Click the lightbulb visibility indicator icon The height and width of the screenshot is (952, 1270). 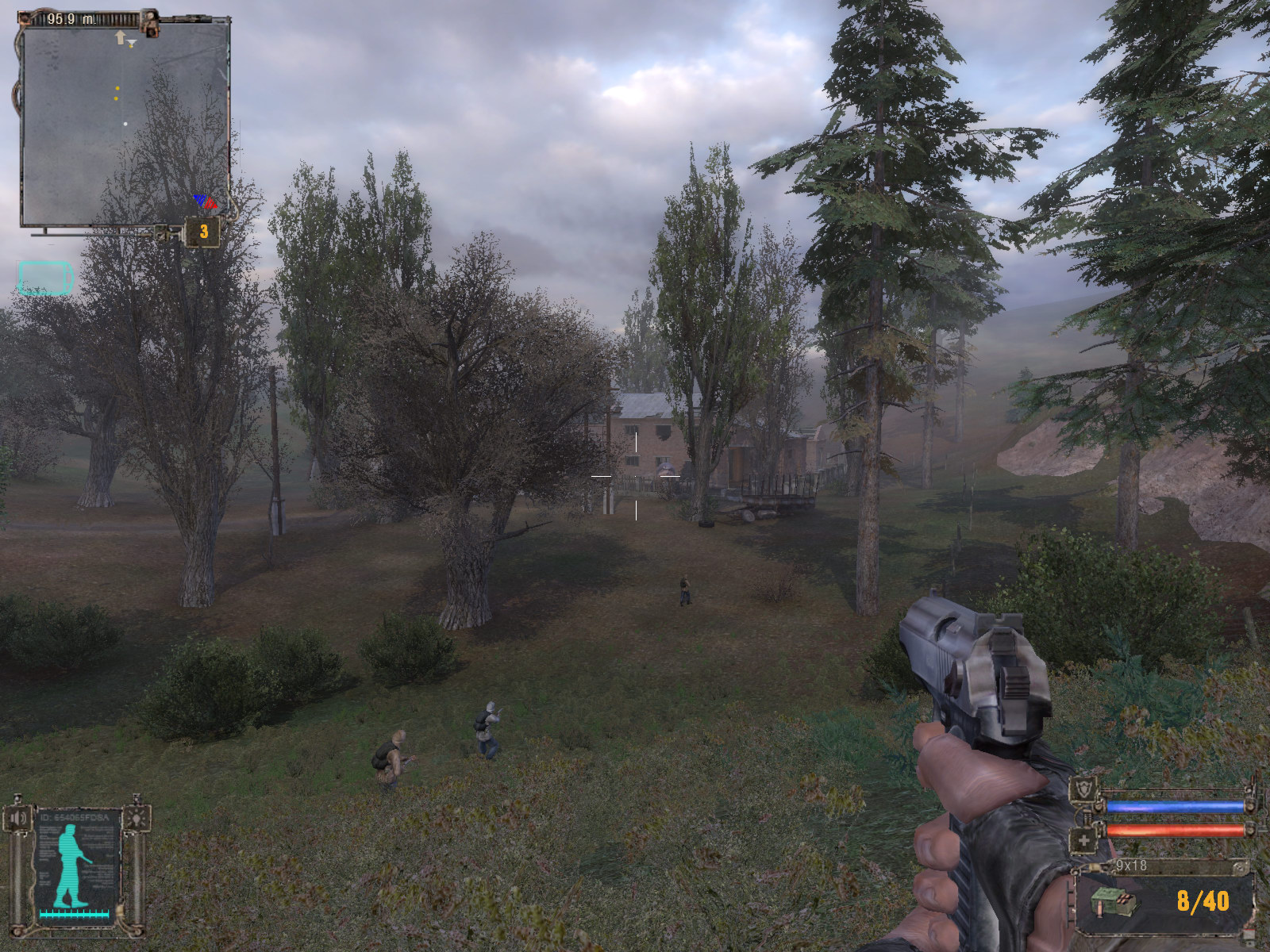click(137, 817)
